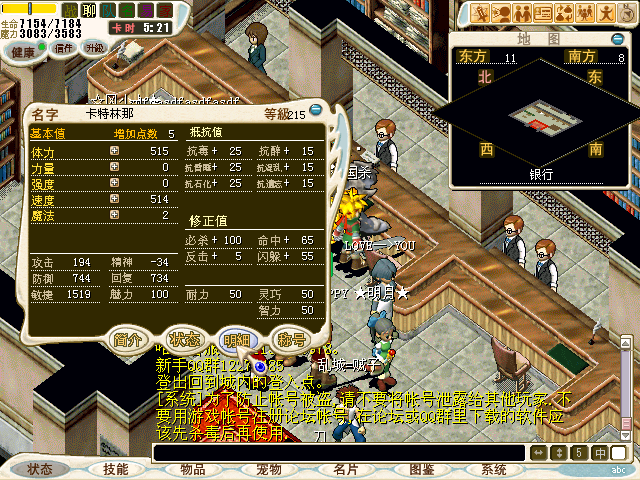Open the 技能 skills menu

(116, 469)
